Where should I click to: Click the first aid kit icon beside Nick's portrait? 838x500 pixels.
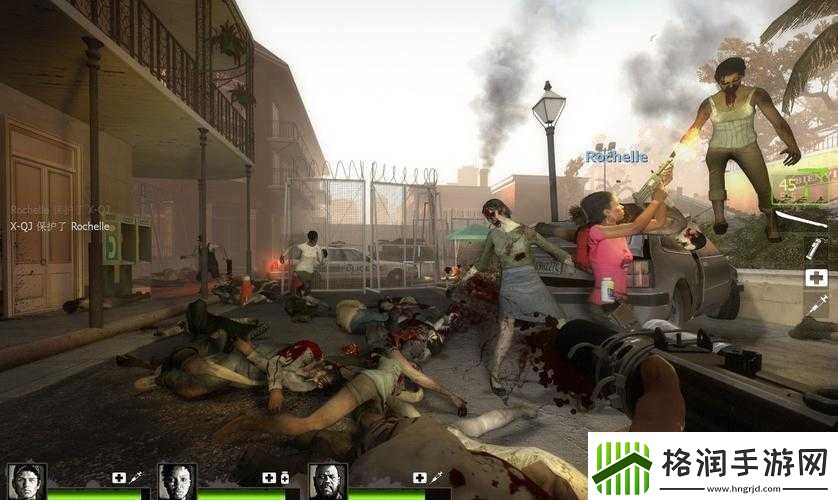[119, 478]
